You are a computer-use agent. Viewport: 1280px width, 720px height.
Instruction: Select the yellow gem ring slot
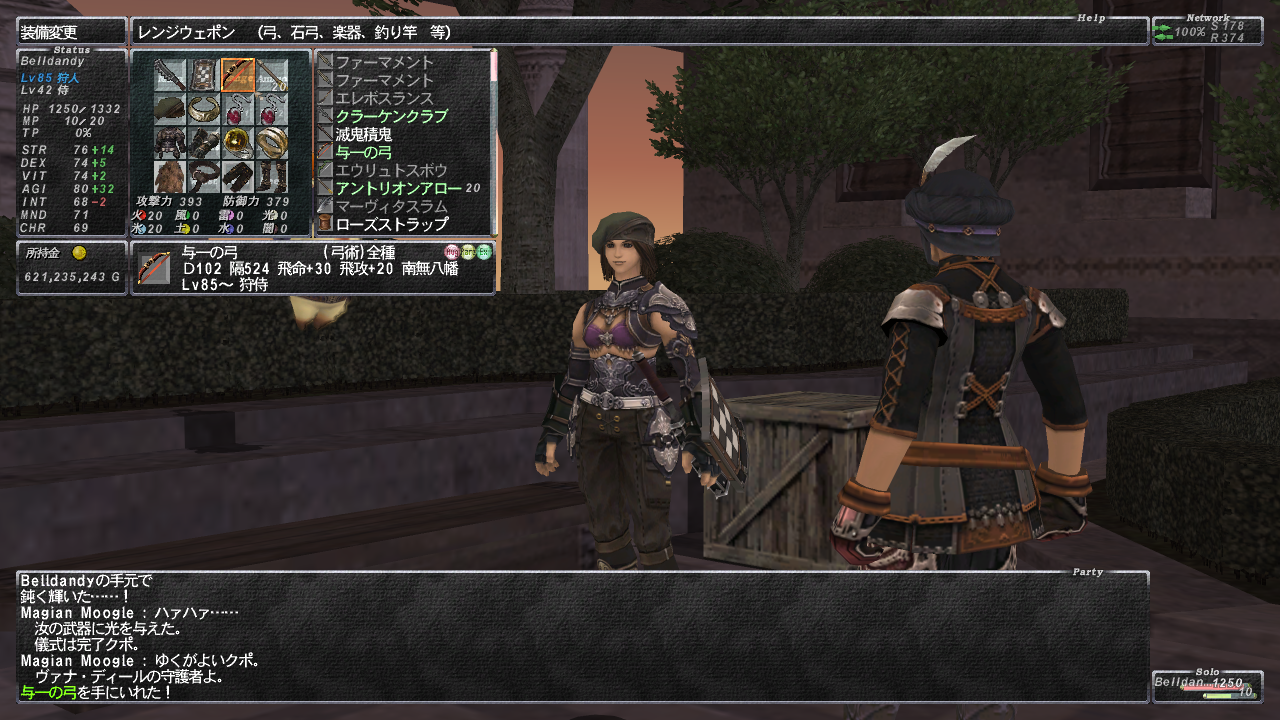238,142
